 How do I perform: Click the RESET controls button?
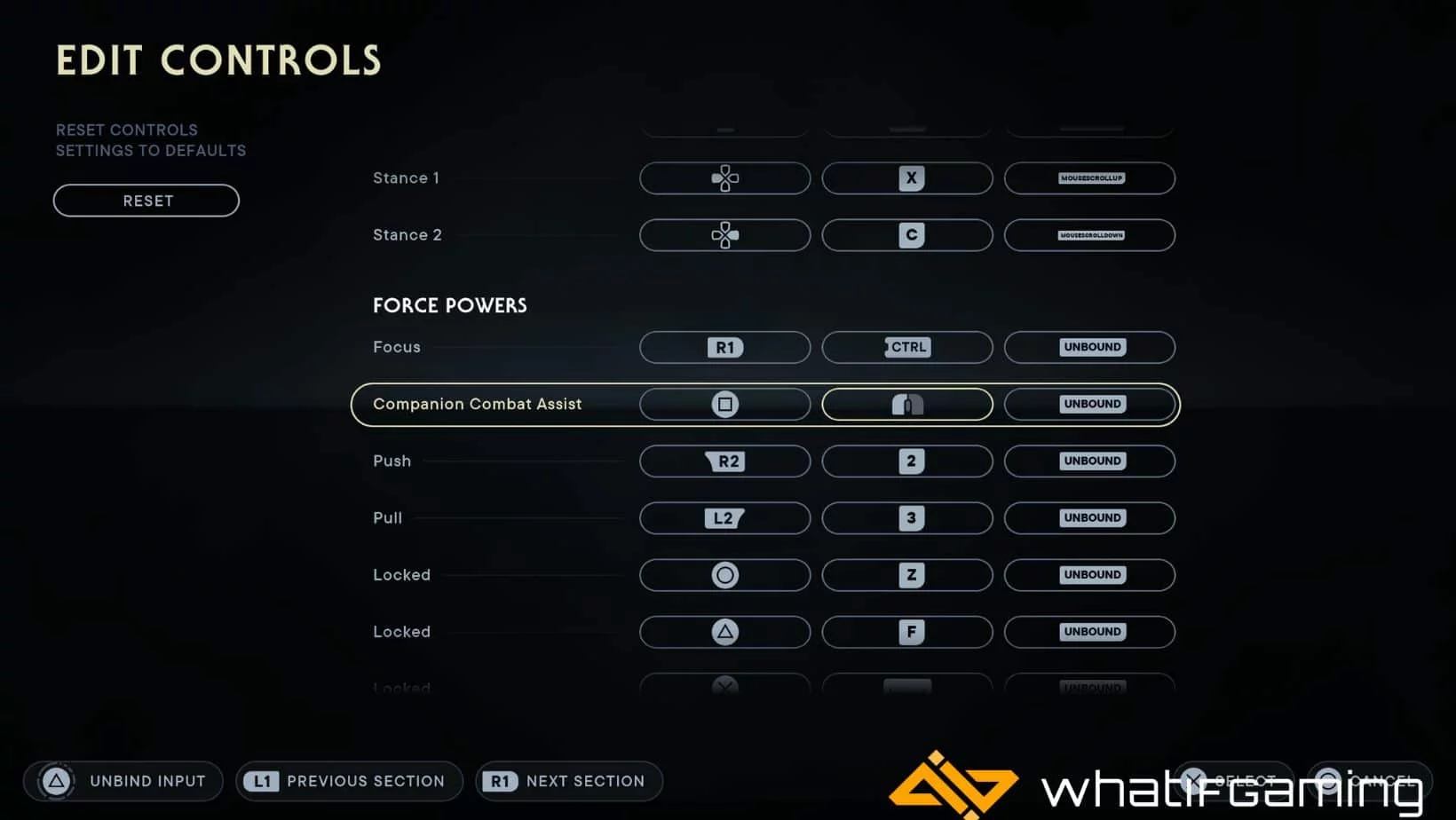pyautogui.click(x=146, y=201)
